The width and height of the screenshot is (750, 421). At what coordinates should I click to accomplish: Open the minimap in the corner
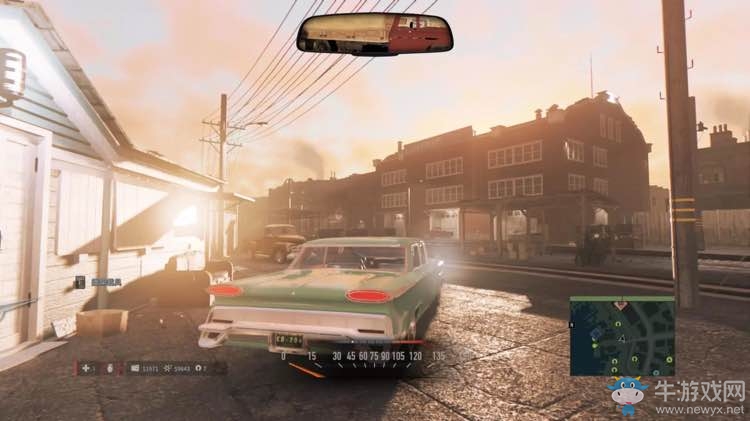click(x=621, y=335)
